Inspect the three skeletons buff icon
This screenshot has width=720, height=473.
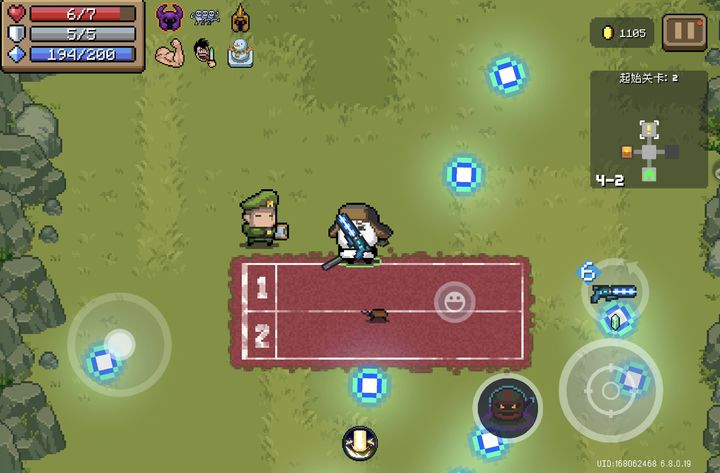coord(205,17)
